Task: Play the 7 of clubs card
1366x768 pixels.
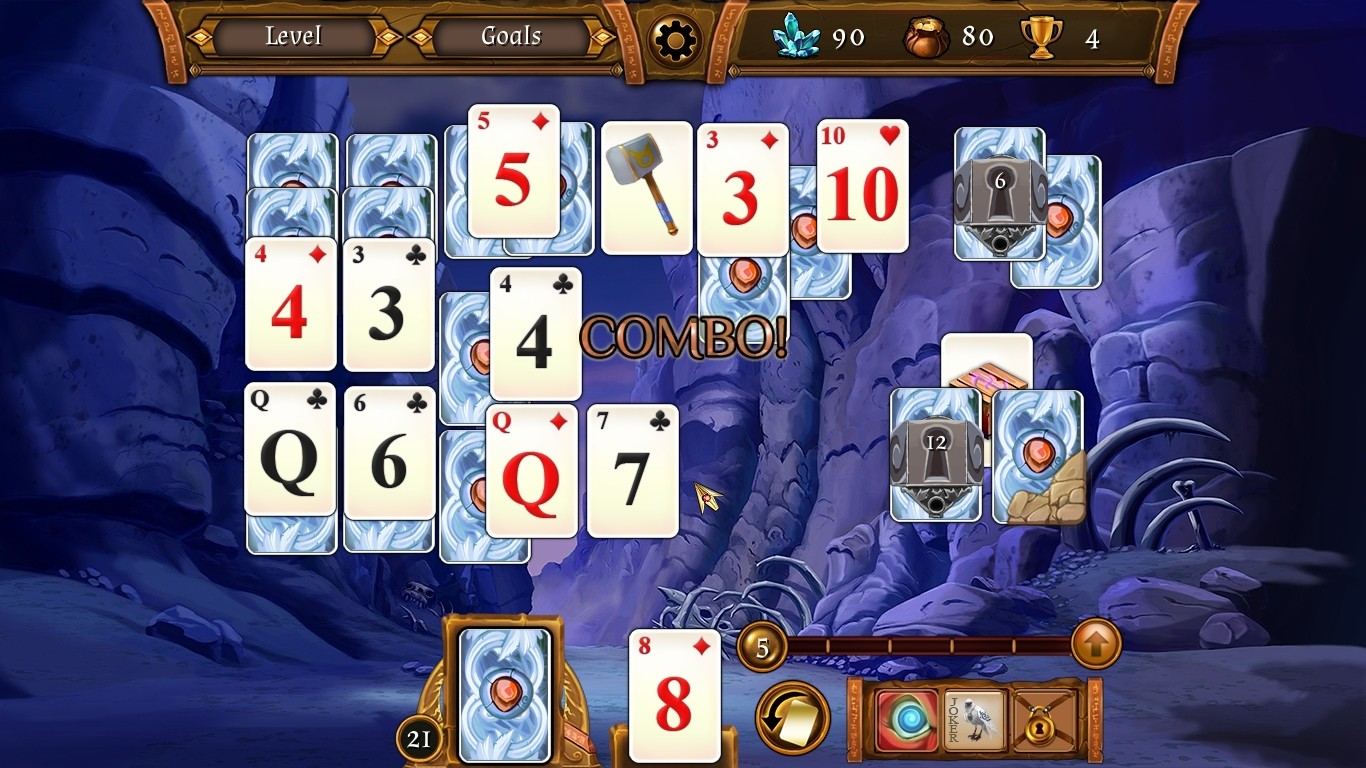Action: 632,471
